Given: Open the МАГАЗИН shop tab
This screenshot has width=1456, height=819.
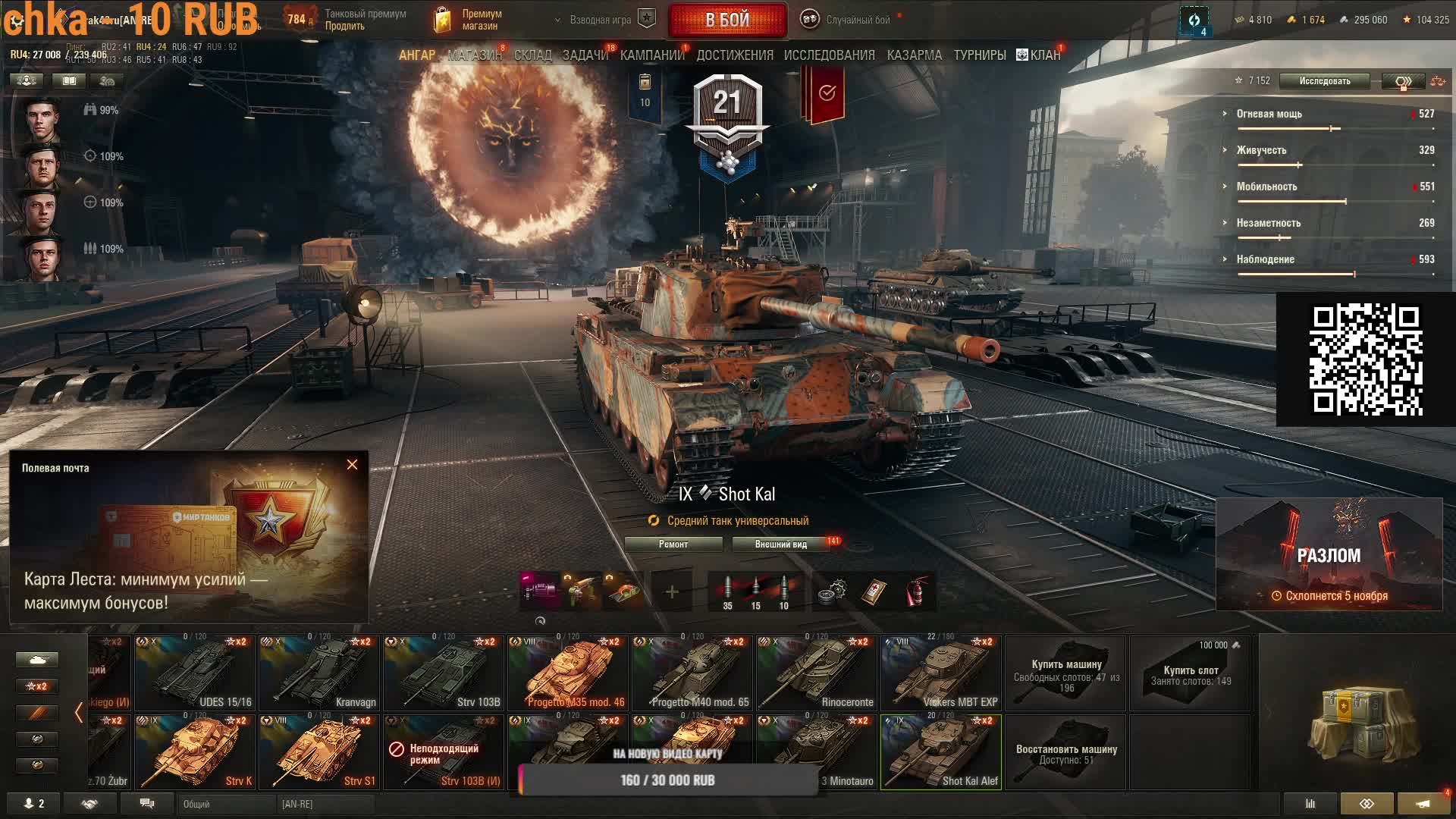Looking at the screenshot, I should tap(474, 55).
